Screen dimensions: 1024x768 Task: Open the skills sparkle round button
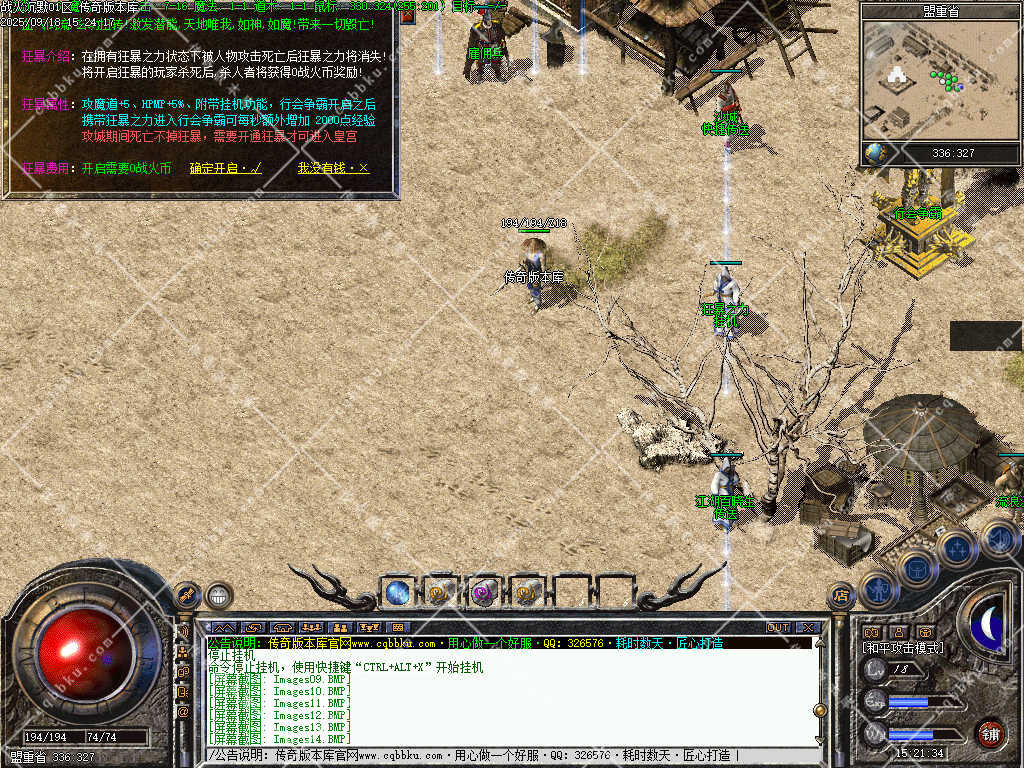pos(957,548)
